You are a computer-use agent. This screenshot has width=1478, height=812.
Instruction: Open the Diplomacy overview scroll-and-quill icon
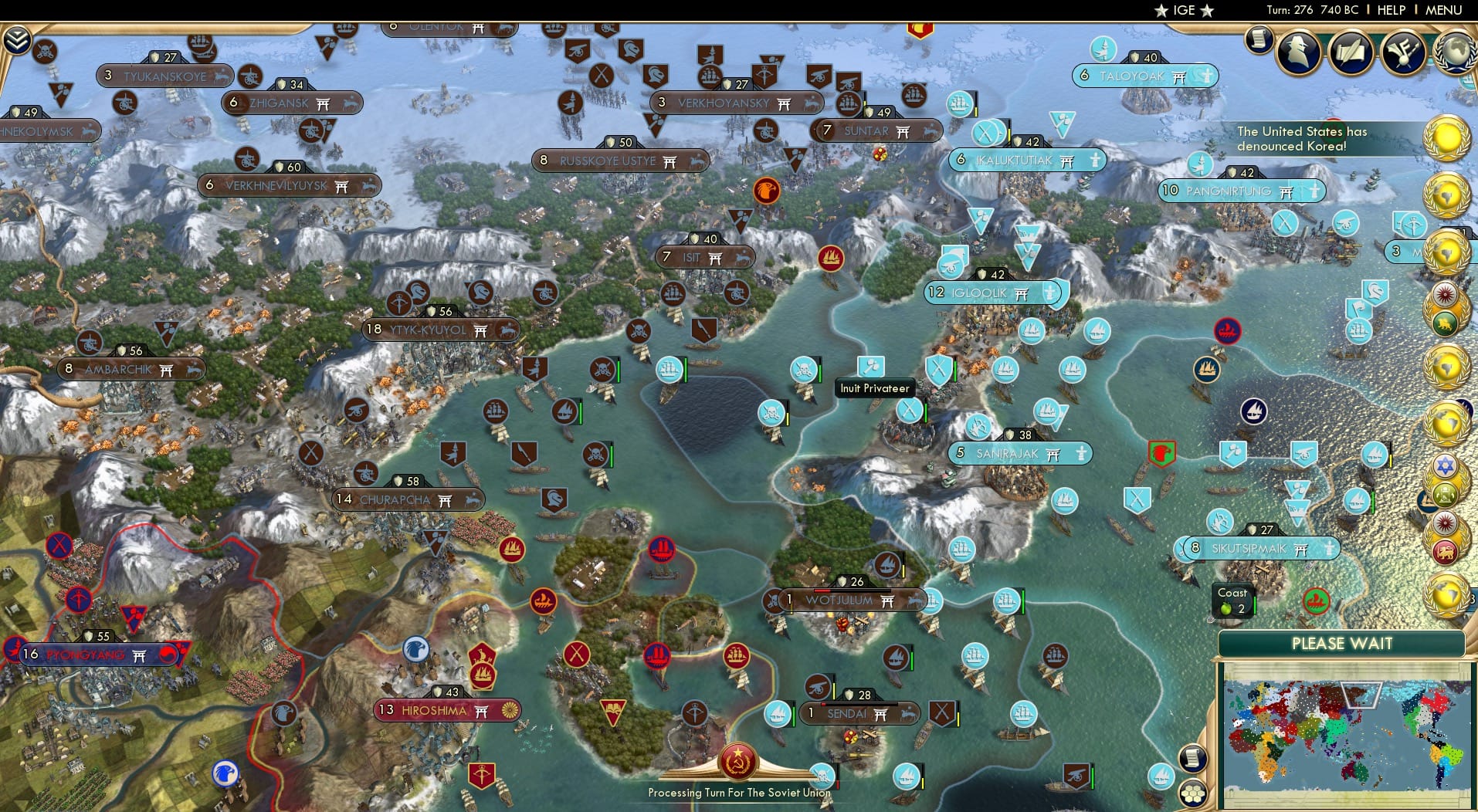pyautogui.click(x=1351, y=52)
